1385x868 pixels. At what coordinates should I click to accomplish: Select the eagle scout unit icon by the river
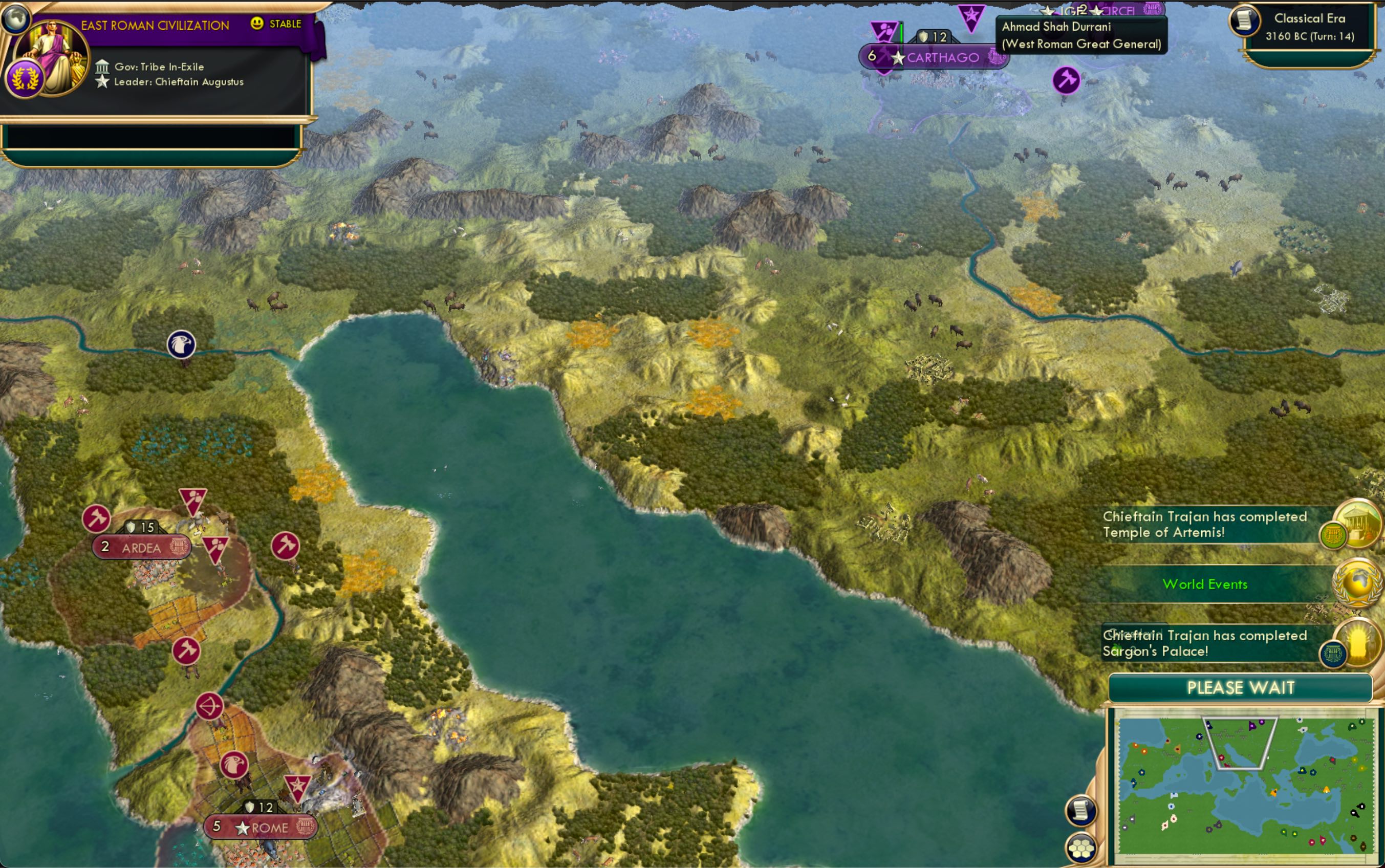click(x=182, y=345)
